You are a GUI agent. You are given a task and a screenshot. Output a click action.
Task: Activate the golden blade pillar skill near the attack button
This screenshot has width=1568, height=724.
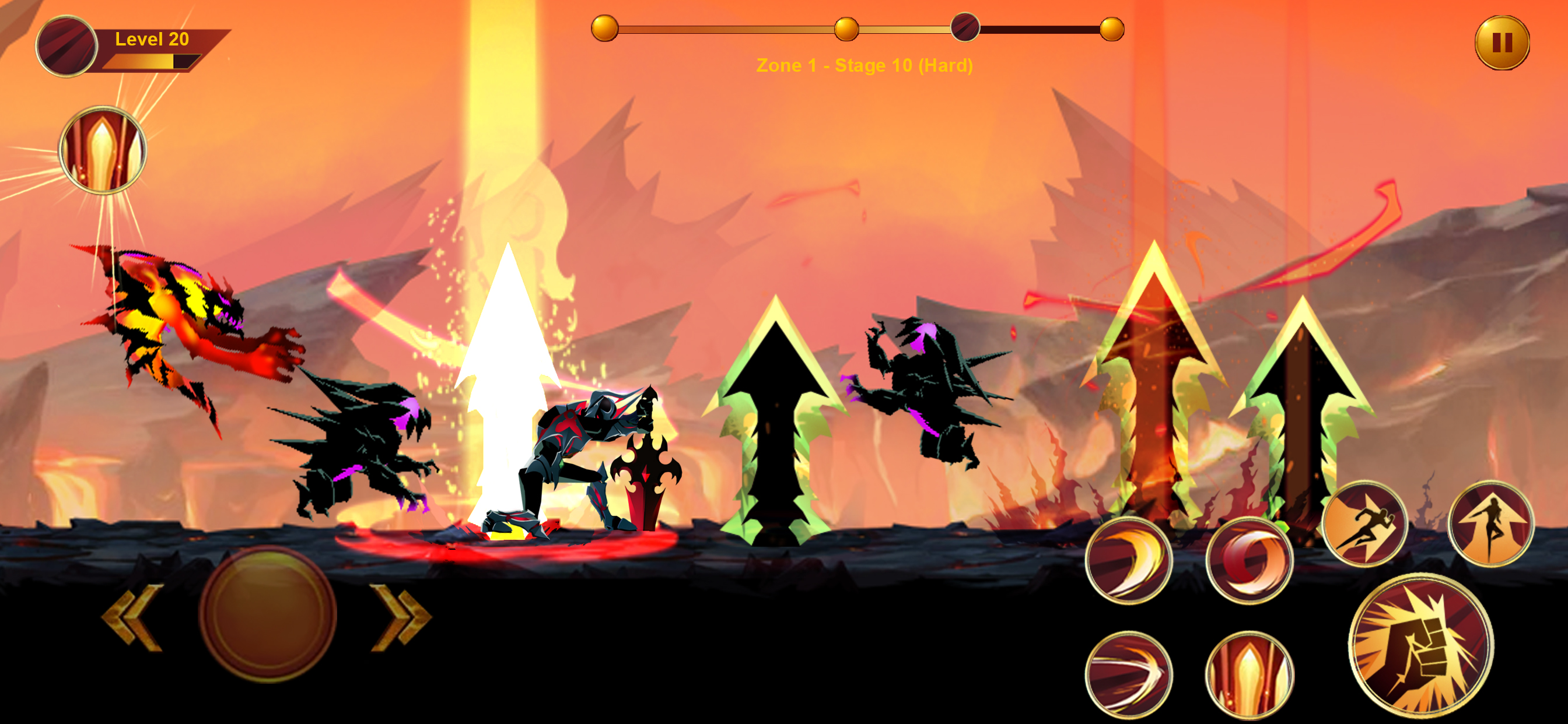click(x=1249, y=674)
